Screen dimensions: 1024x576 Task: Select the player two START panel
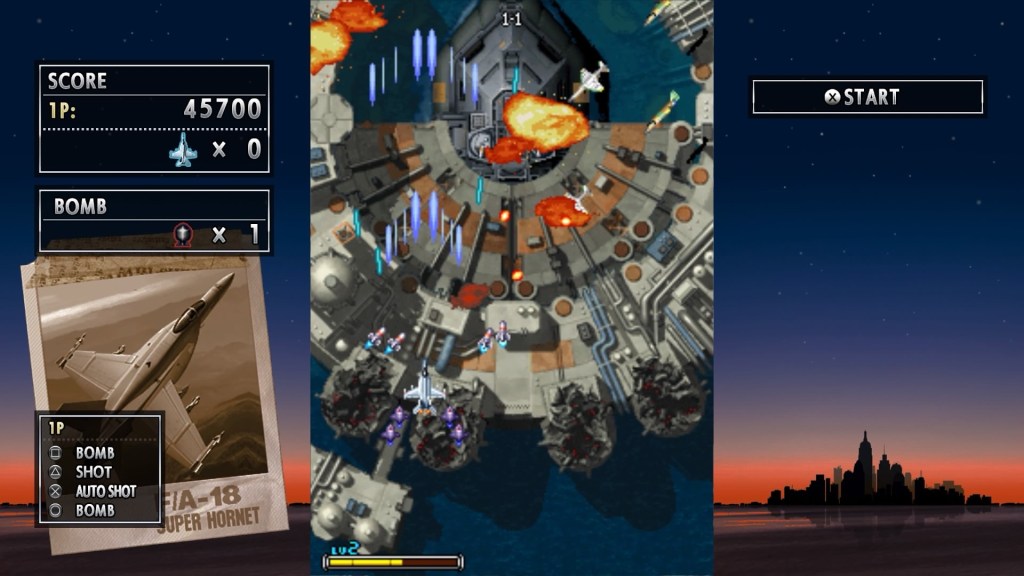pyautogui.click(x=867, y=97)
